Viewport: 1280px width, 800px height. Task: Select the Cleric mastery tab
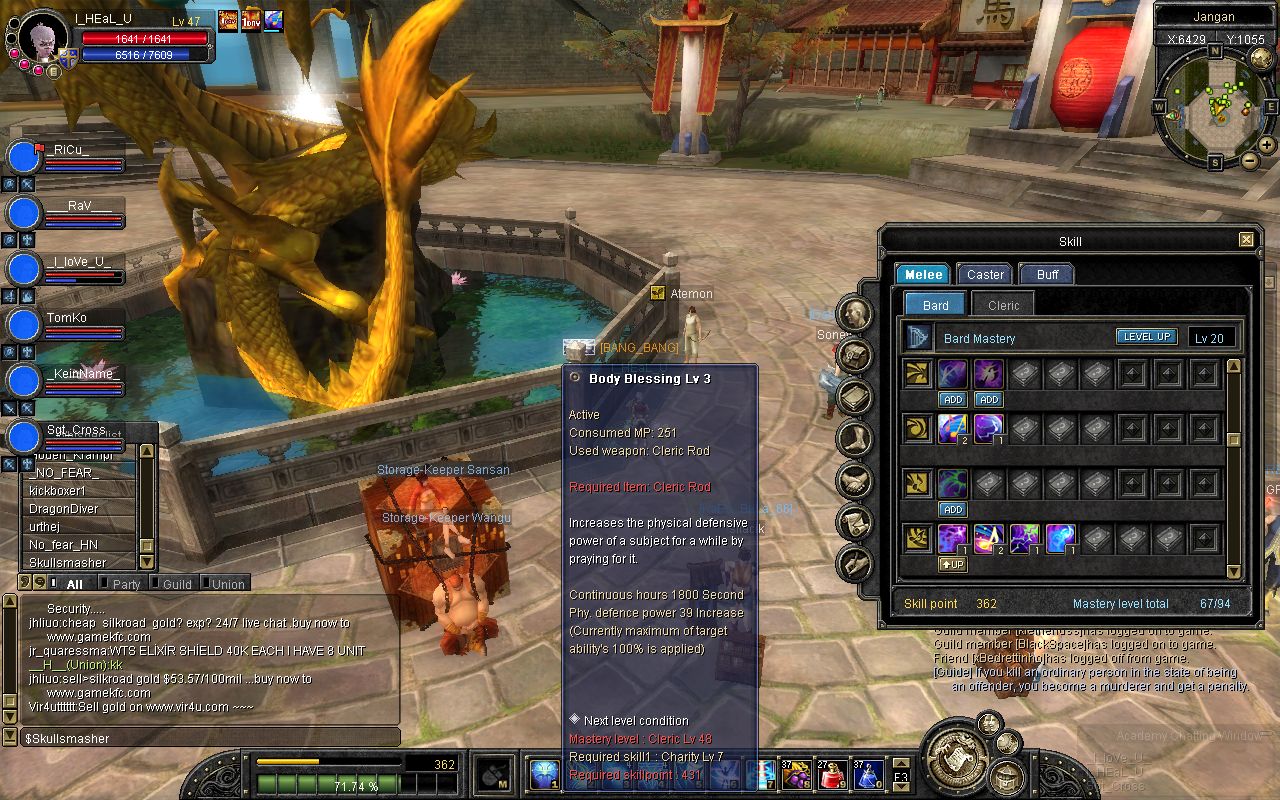point(1003,305)
